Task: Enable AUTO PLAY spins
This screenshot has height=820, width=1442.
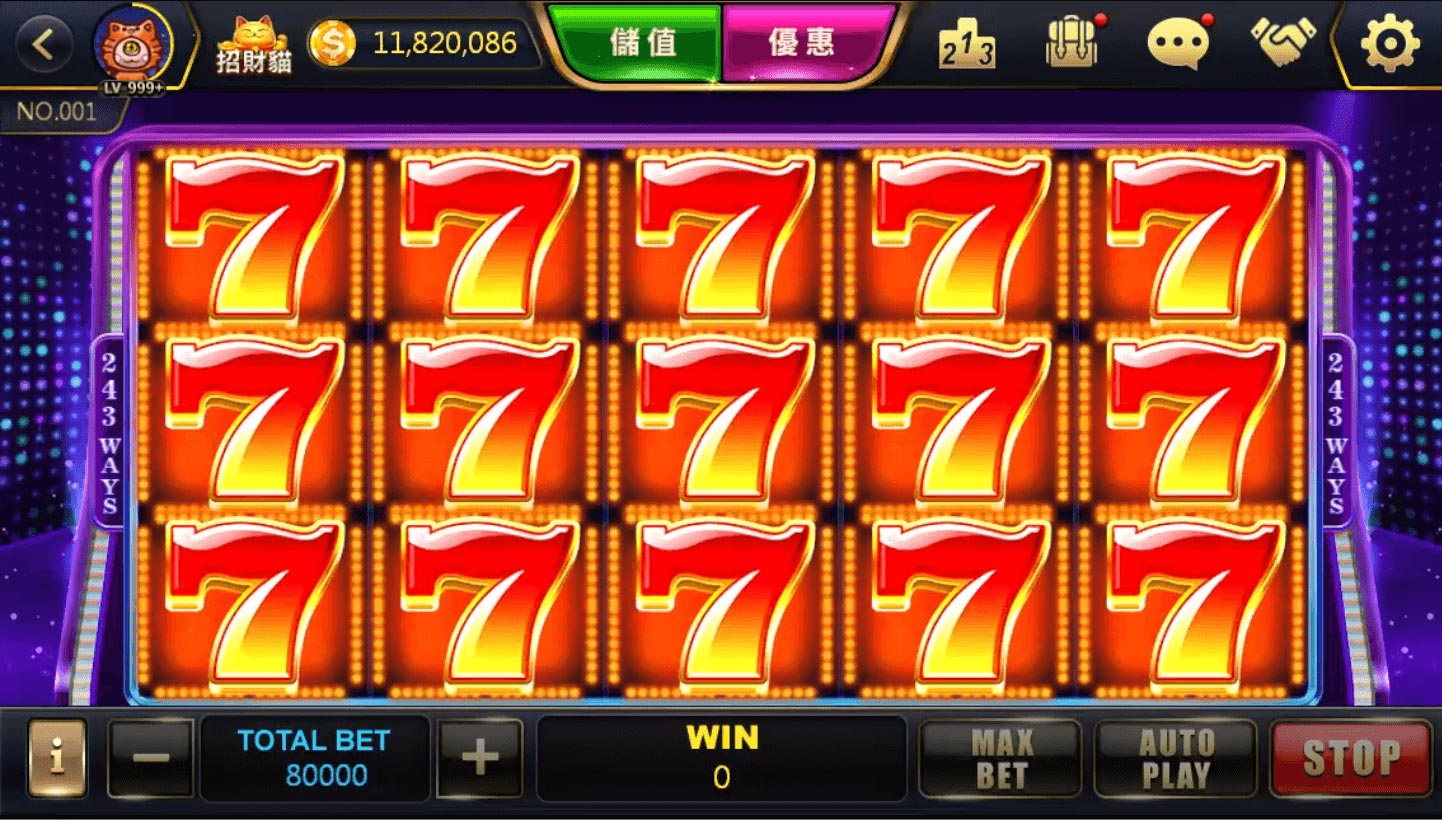Action: (1175, 758)
